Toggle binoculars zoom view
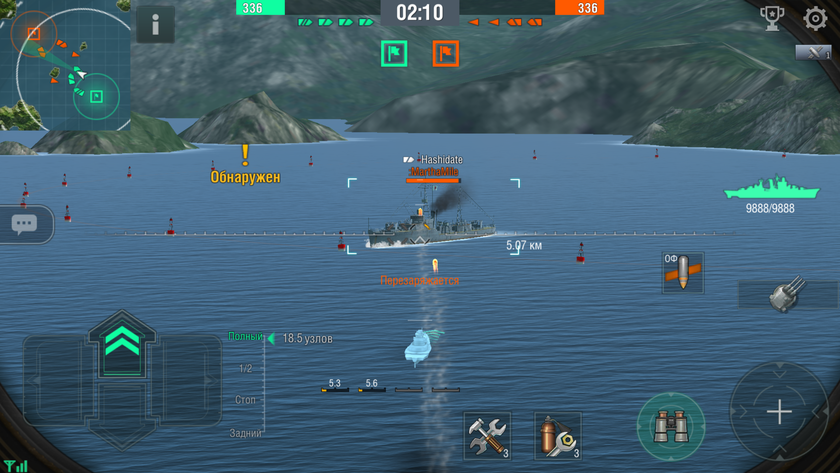The width and height of the screenshot is (840, 473). 670,428
